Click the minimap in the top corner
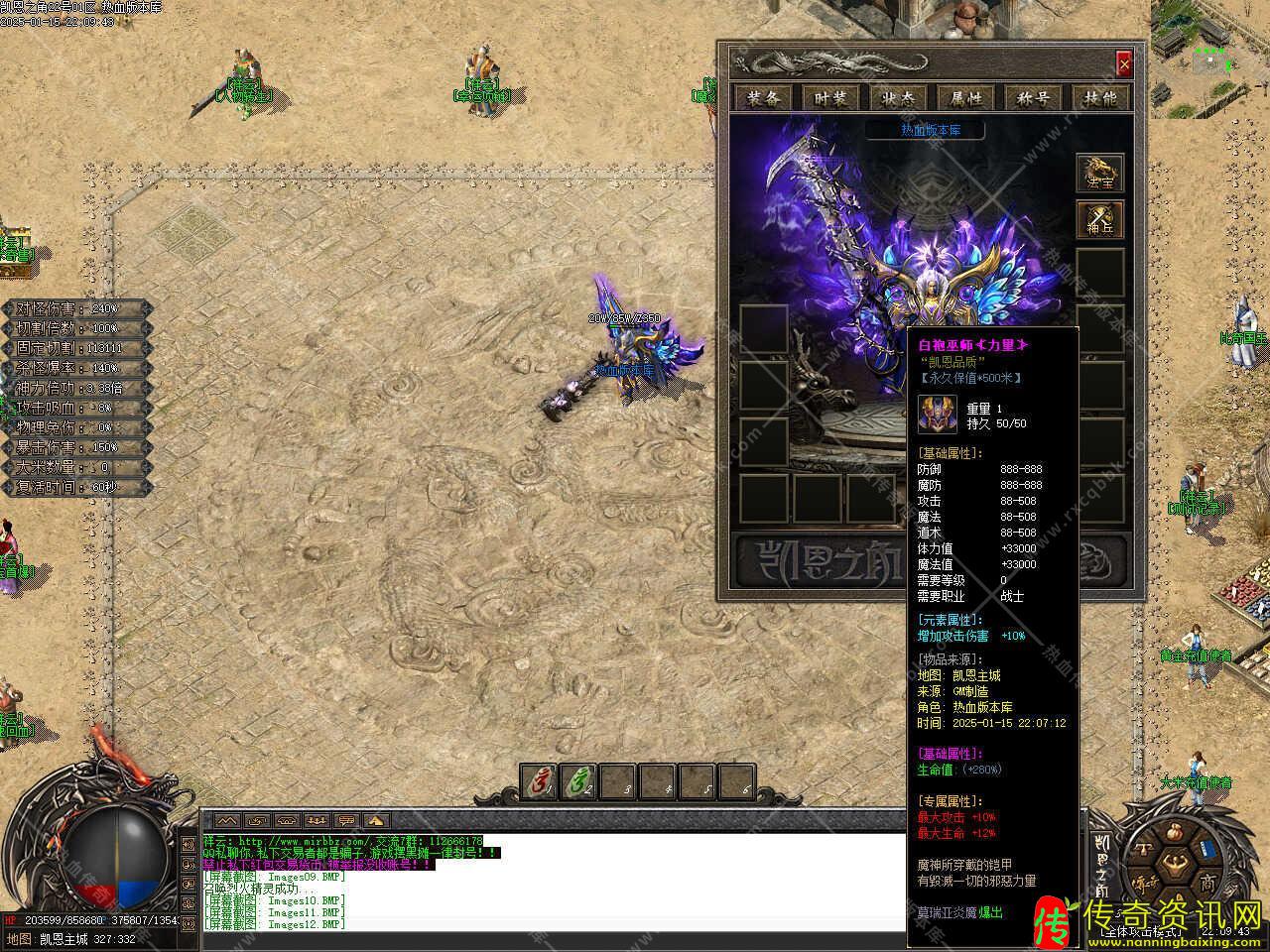 tap(1210, 50)
